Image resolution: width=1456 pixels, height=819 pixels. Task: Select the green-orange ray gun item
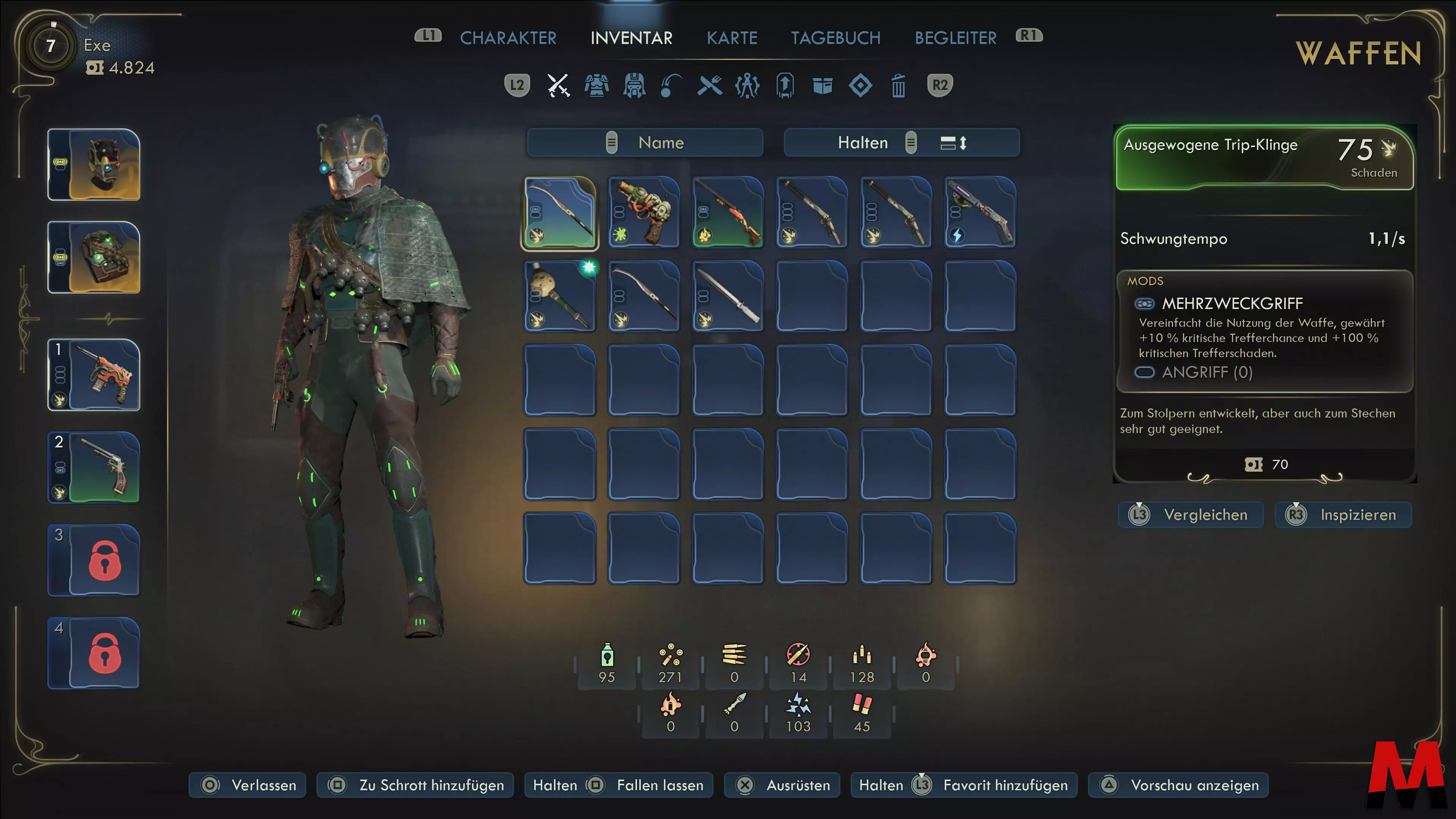644,212
